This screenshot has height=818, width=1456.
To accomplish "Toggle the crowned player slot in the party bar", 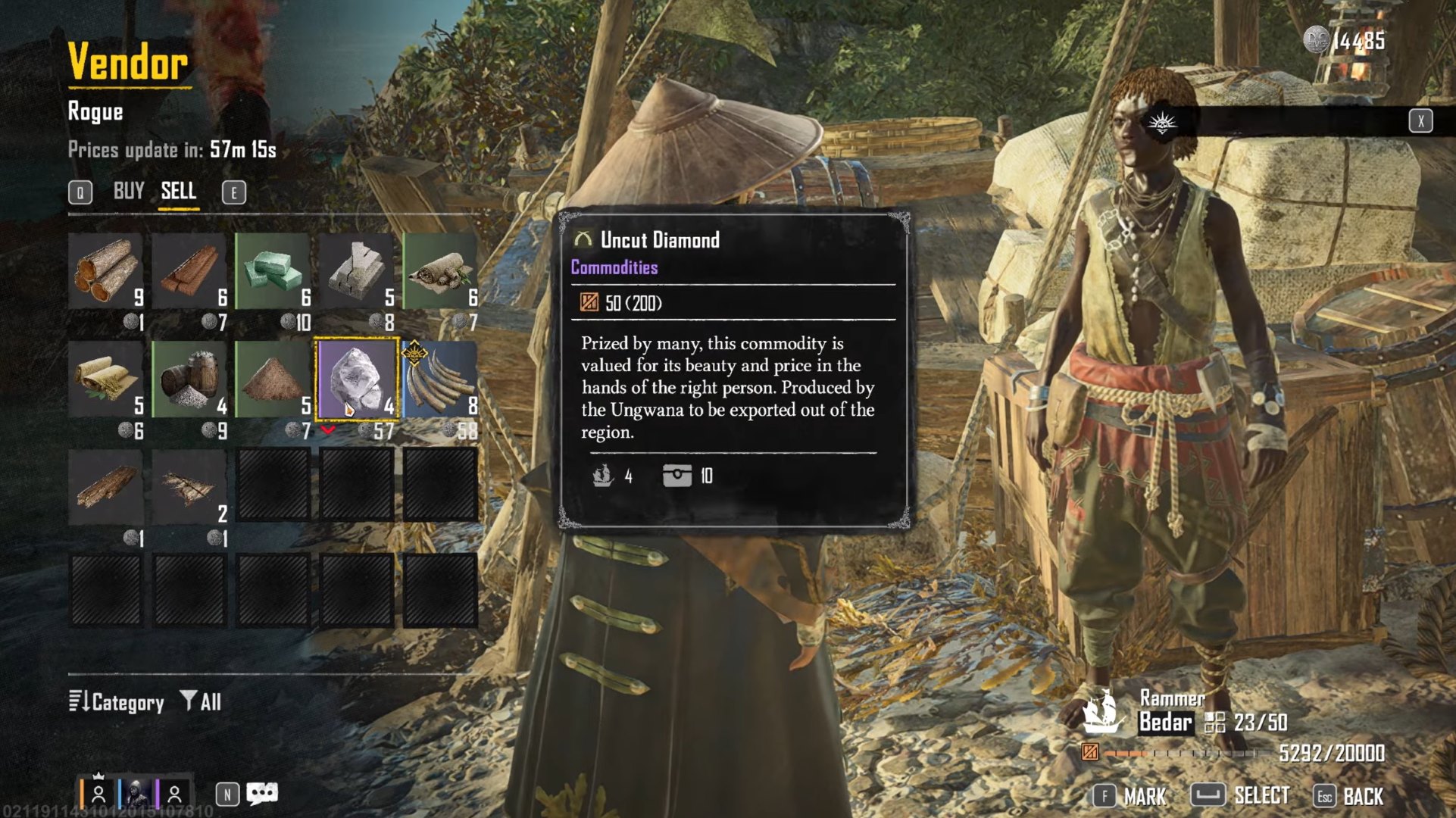I will [x=98, y=794].
